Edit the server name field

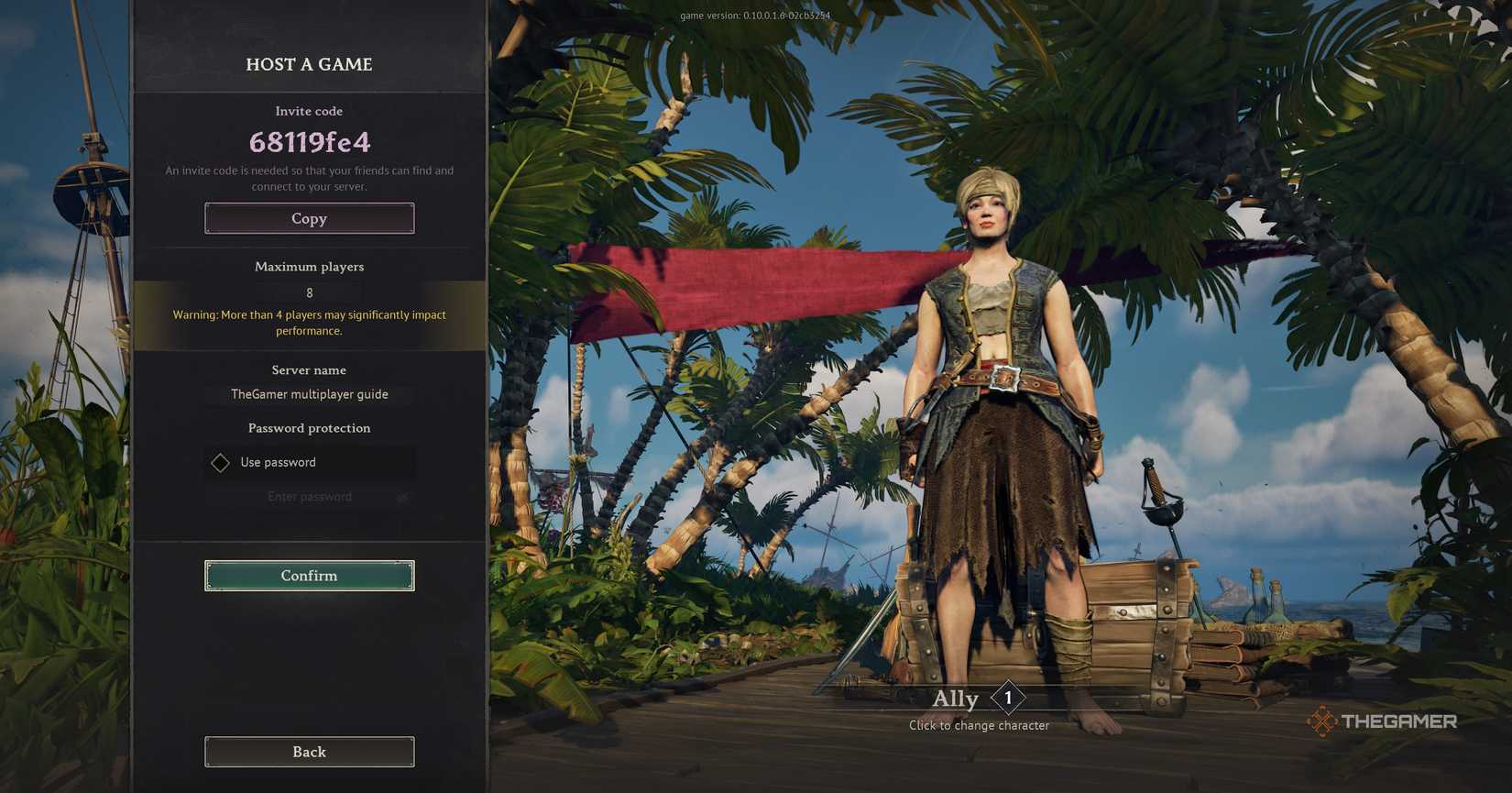pyautogui.click(x=309, y=394)
